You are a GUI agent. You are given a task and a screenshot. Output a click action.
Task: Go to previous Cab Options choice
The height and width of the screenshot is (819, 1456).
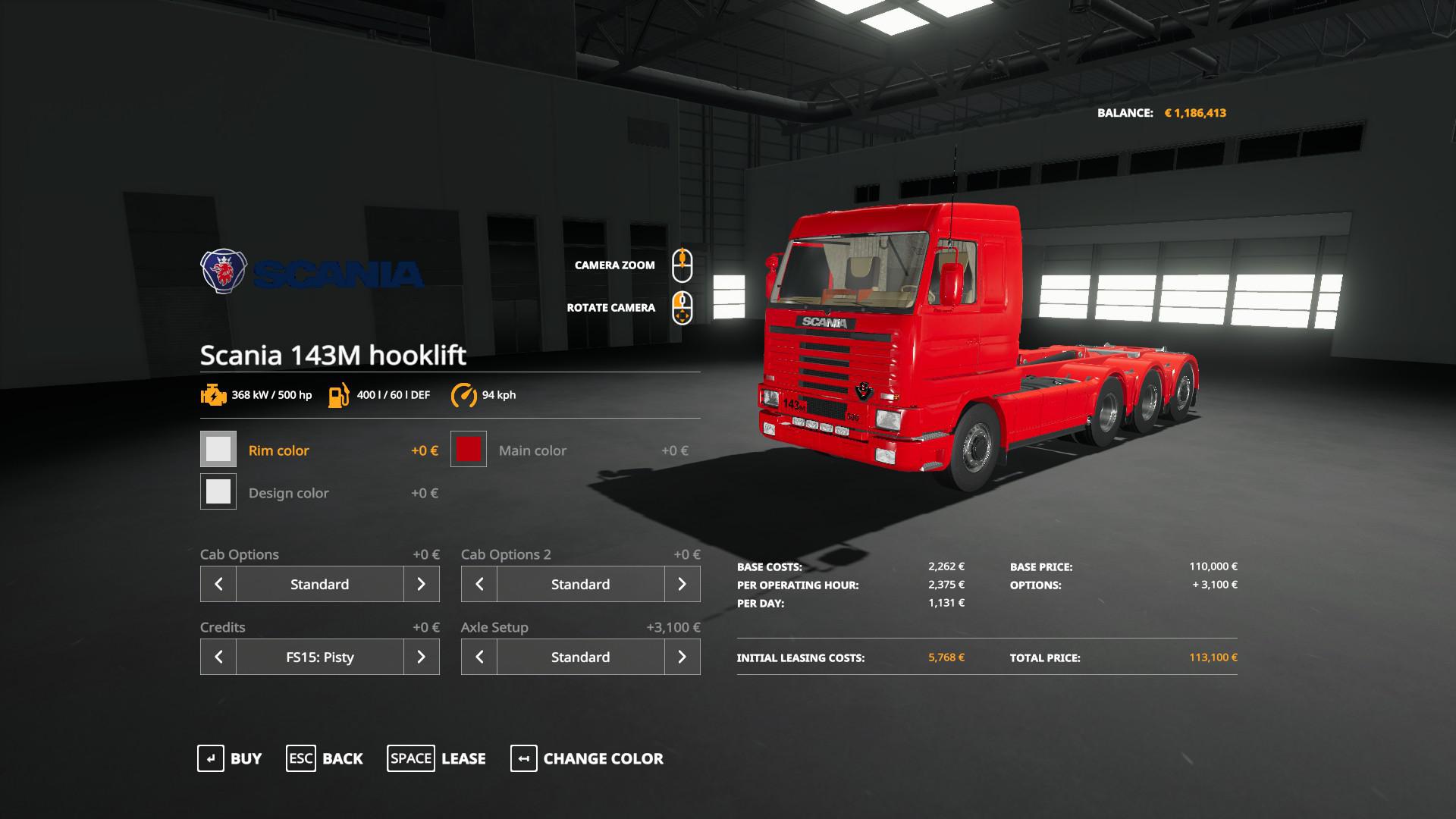(x=218, y=584)
